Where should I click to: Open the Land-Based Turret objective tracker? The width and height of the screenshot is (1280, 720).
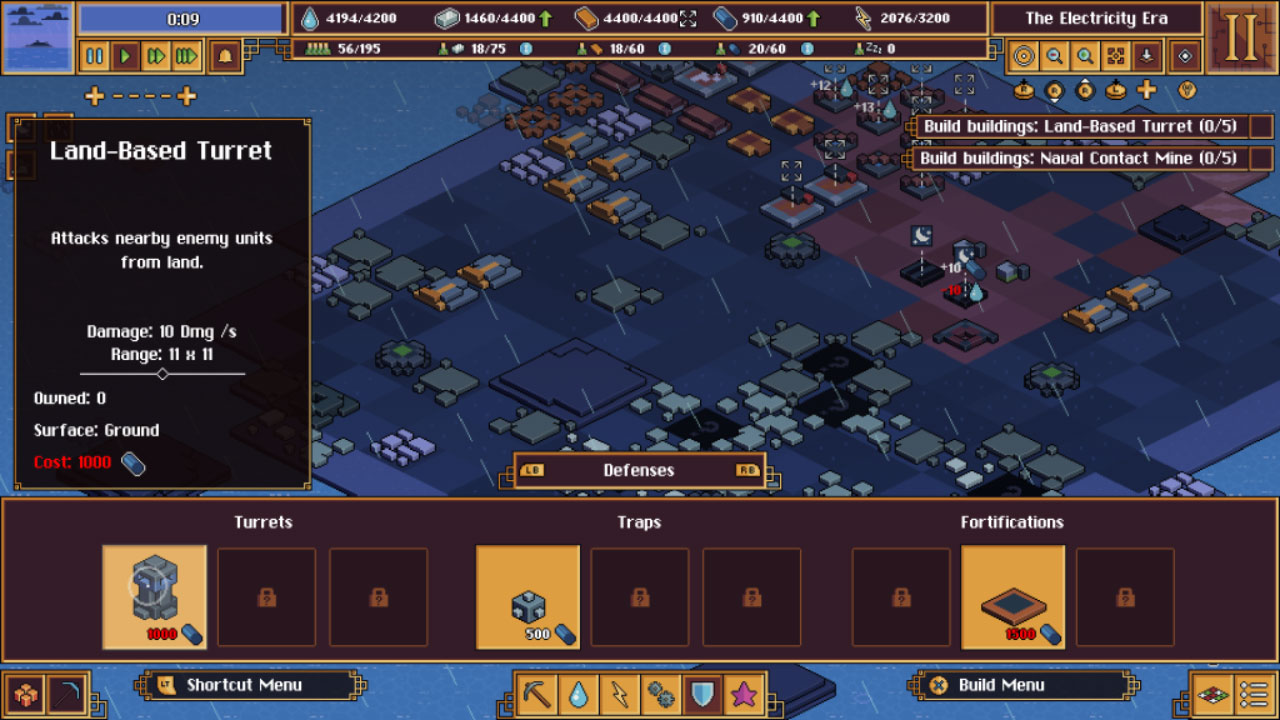(1090, 127)
